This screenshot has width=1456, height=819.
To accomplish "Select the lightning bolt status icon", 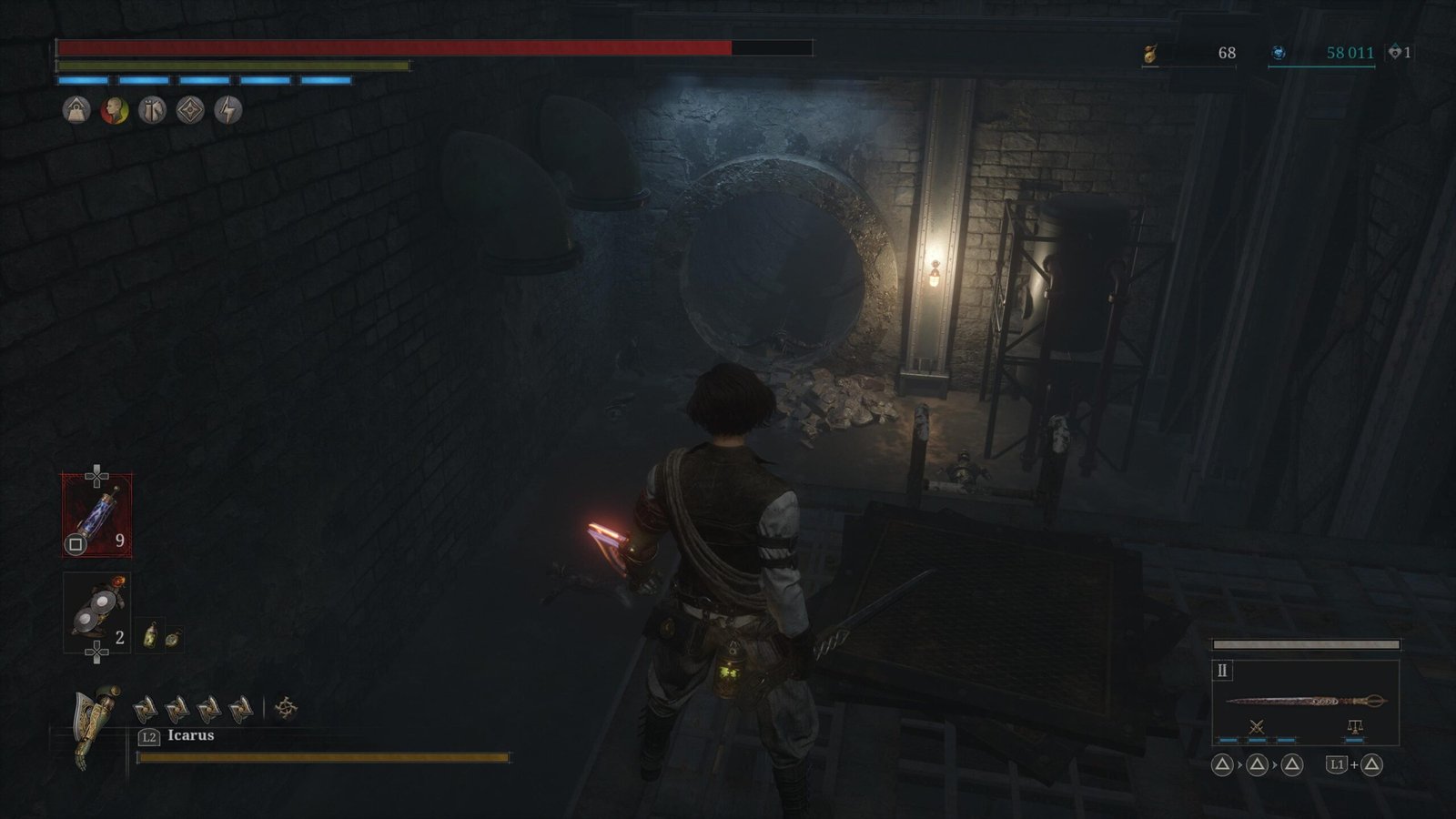I will (227, 110).
